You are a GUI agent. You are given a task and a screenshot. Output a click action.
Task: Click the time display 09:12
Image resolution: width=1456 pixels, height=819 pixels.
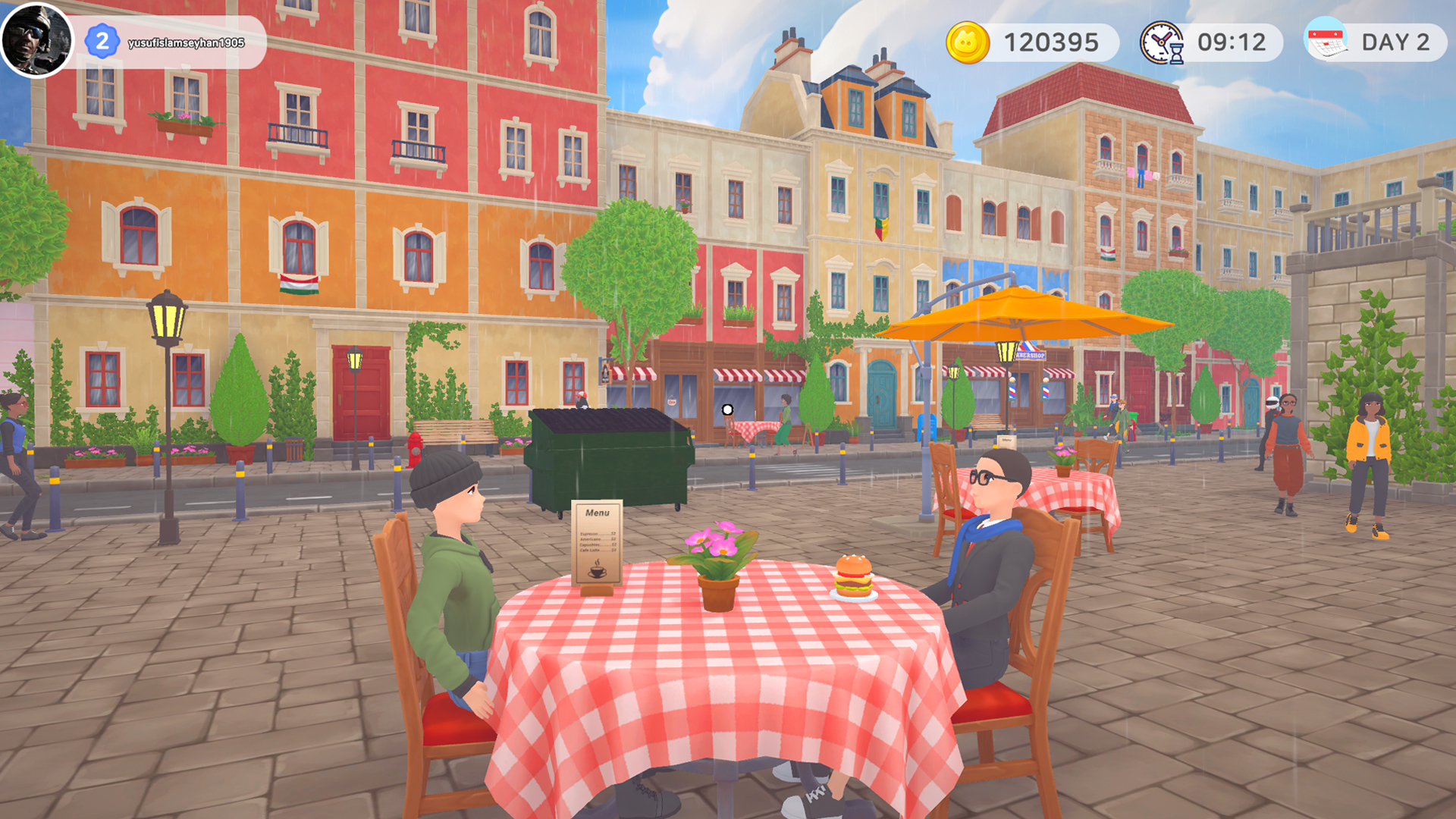pyautogui.click(x=1234, y=43)
